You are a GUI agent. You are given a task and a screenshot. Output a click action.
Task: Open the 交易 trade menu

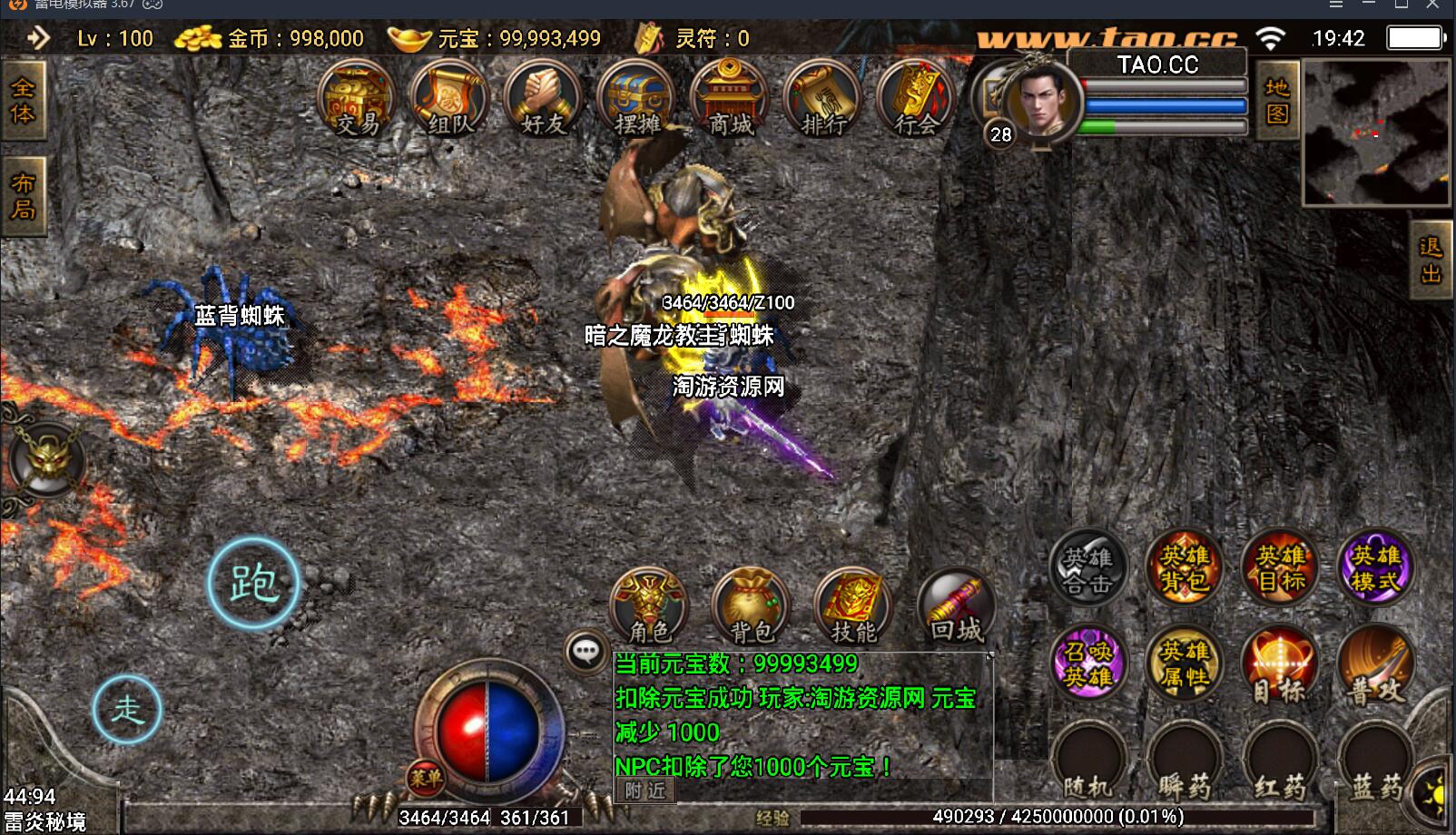357,100
